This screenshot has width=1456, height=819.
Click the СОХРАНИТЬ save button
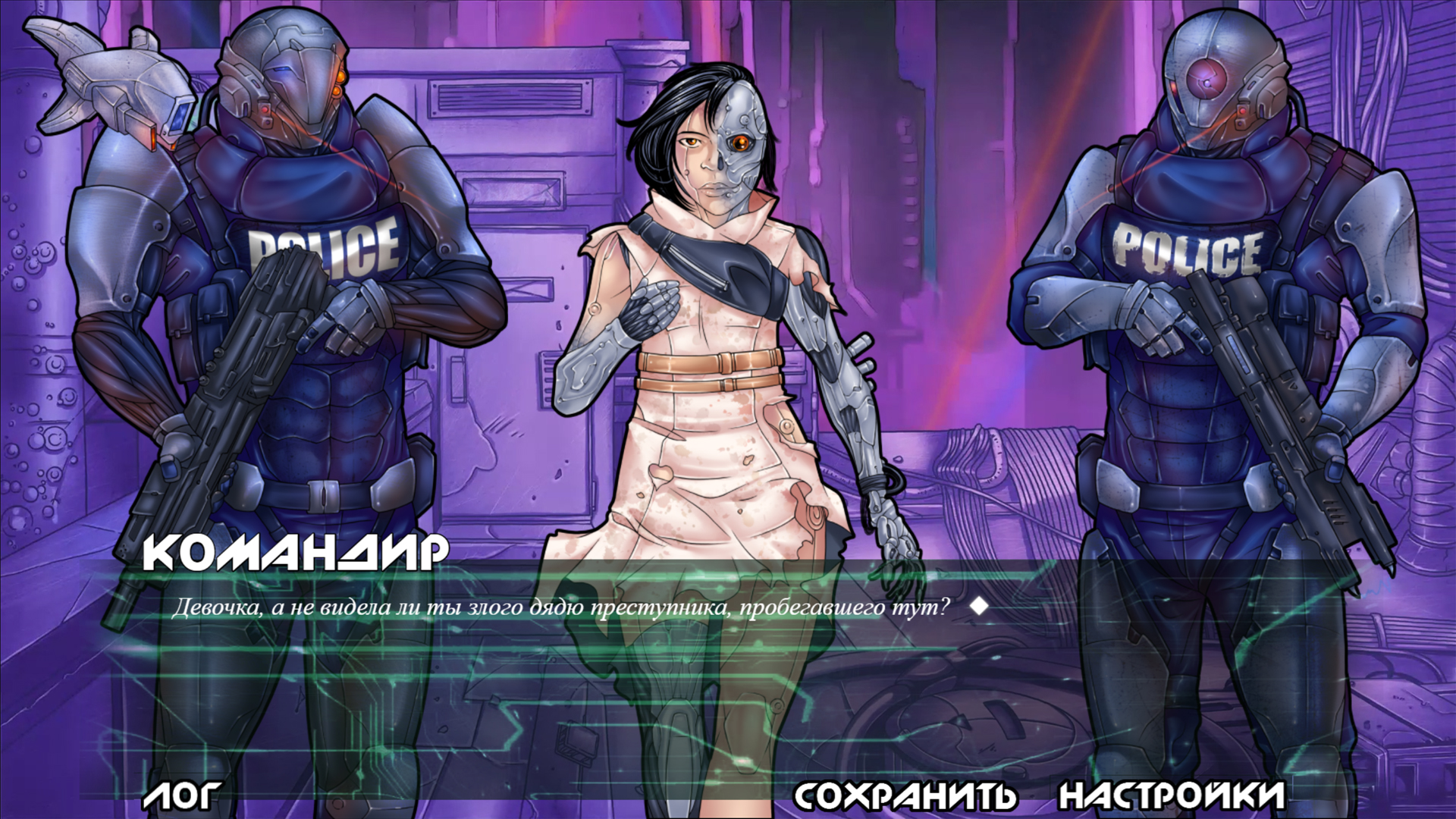tap(904, 795)
